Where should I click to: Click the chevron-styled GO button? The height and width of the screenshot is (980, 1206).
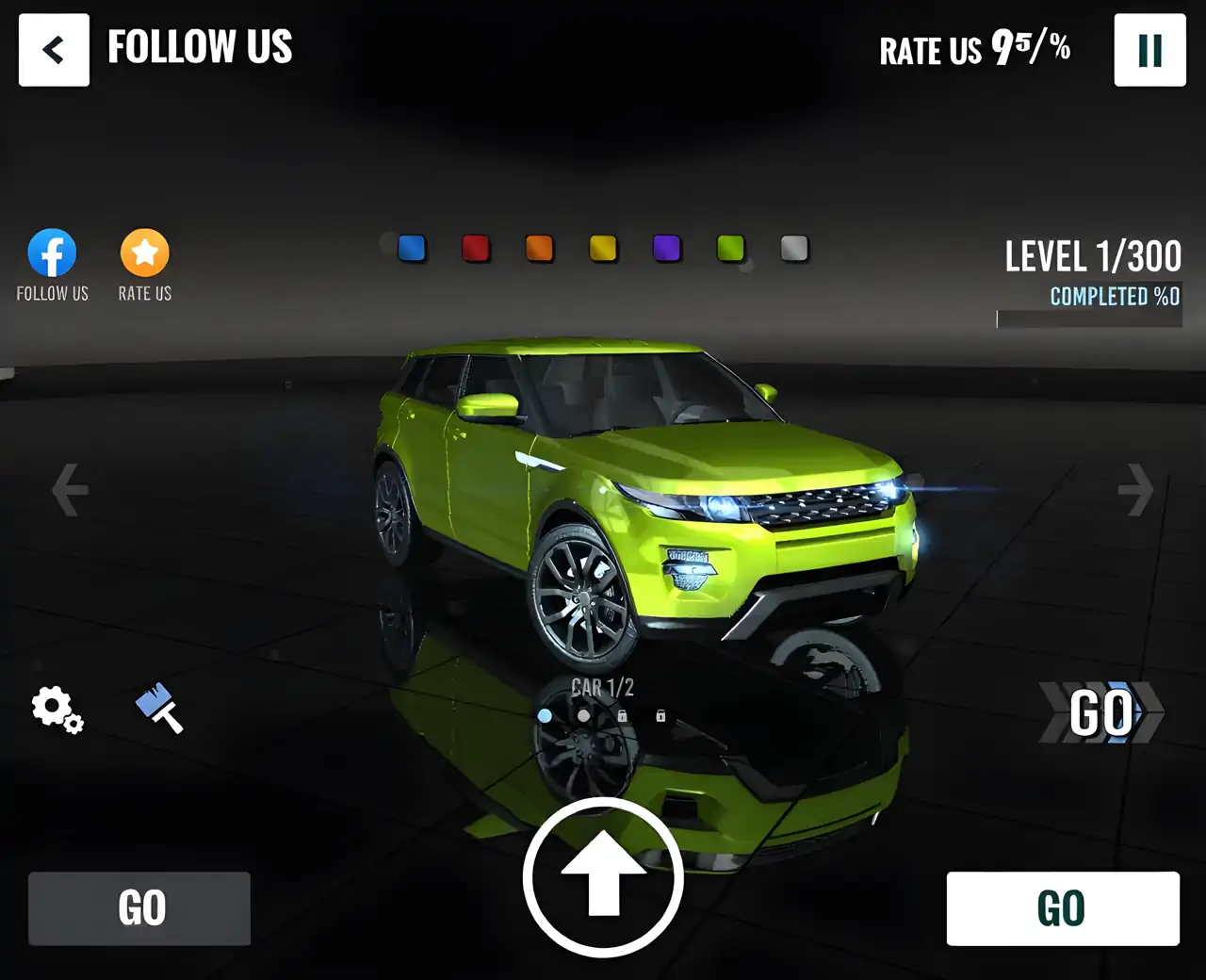tap(1100, 712)
